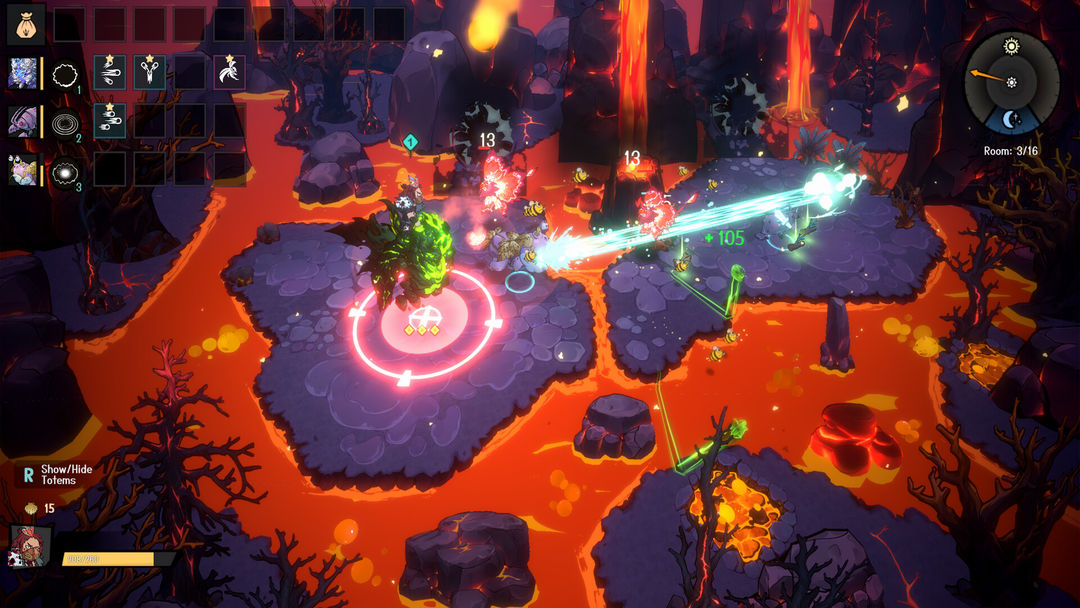
Task: Click the scissors upgrade icon
Action: [150, 72]
